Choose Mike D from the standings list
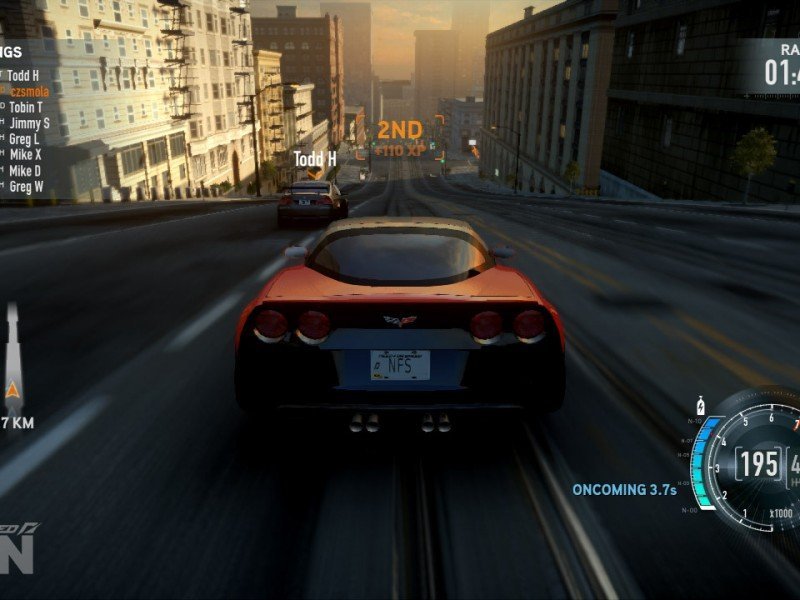This screenshot has width=800, height=600. [25, 171]
